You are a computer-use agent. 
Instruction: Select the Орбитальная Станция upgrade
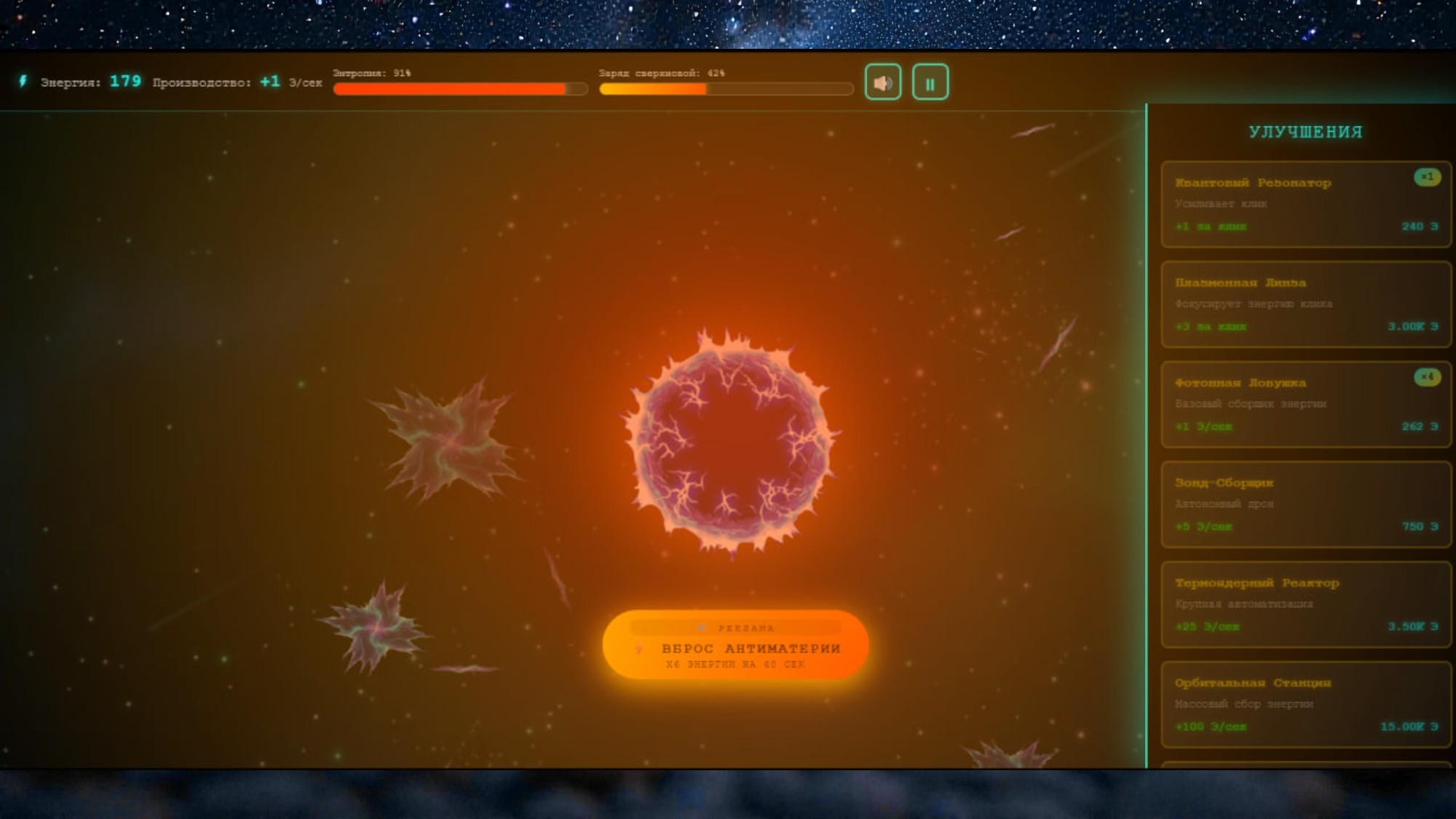tap(1305, 704)
